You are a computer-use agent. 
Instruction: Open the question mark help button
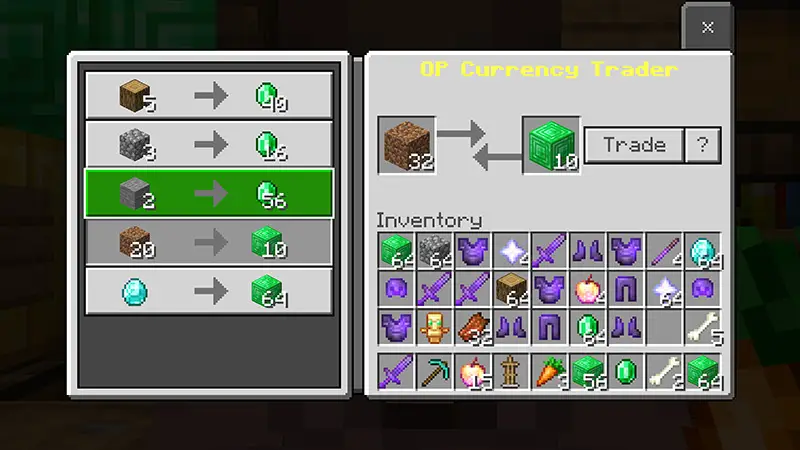(702, 145)
